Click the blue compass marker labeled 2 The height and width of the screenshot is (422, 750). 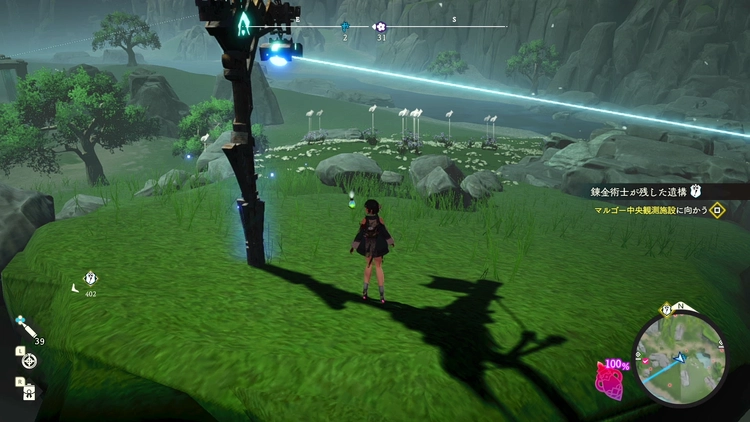tap(345, 26)
